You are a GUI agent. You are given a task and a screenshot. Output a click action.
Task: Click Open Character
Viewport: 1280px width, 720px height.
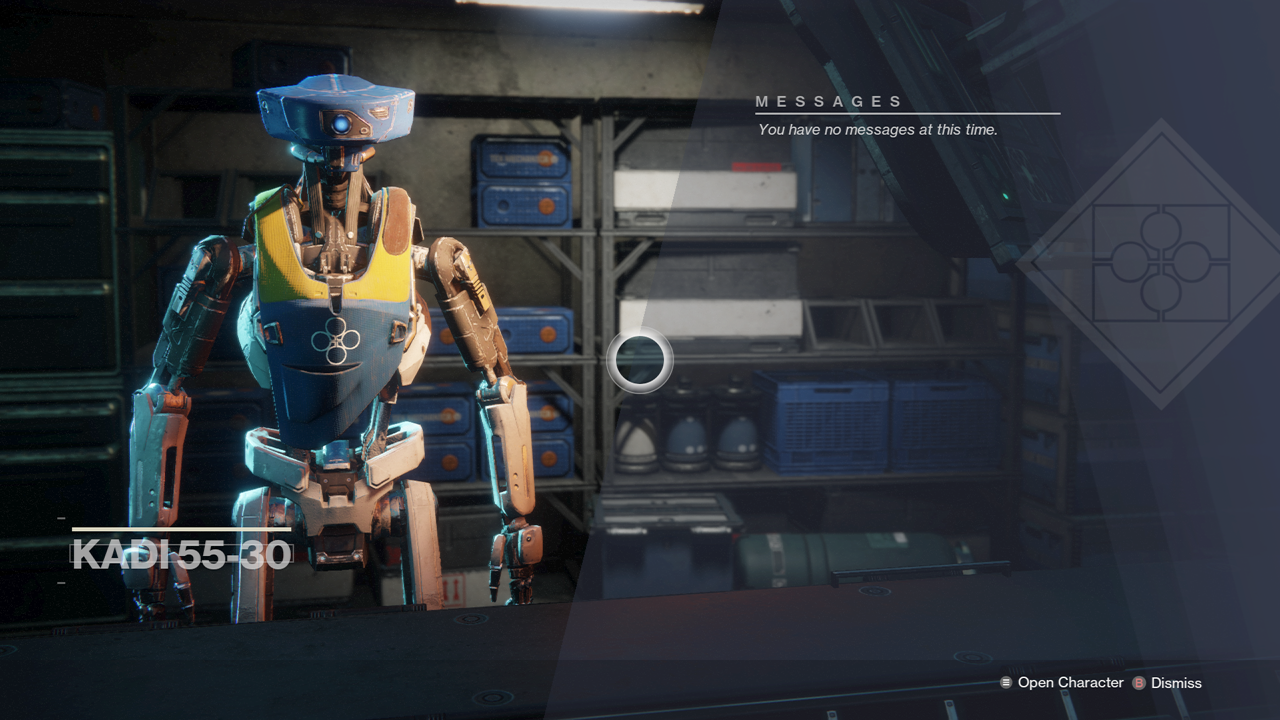pyautogui.click(x=1070, y=683)
